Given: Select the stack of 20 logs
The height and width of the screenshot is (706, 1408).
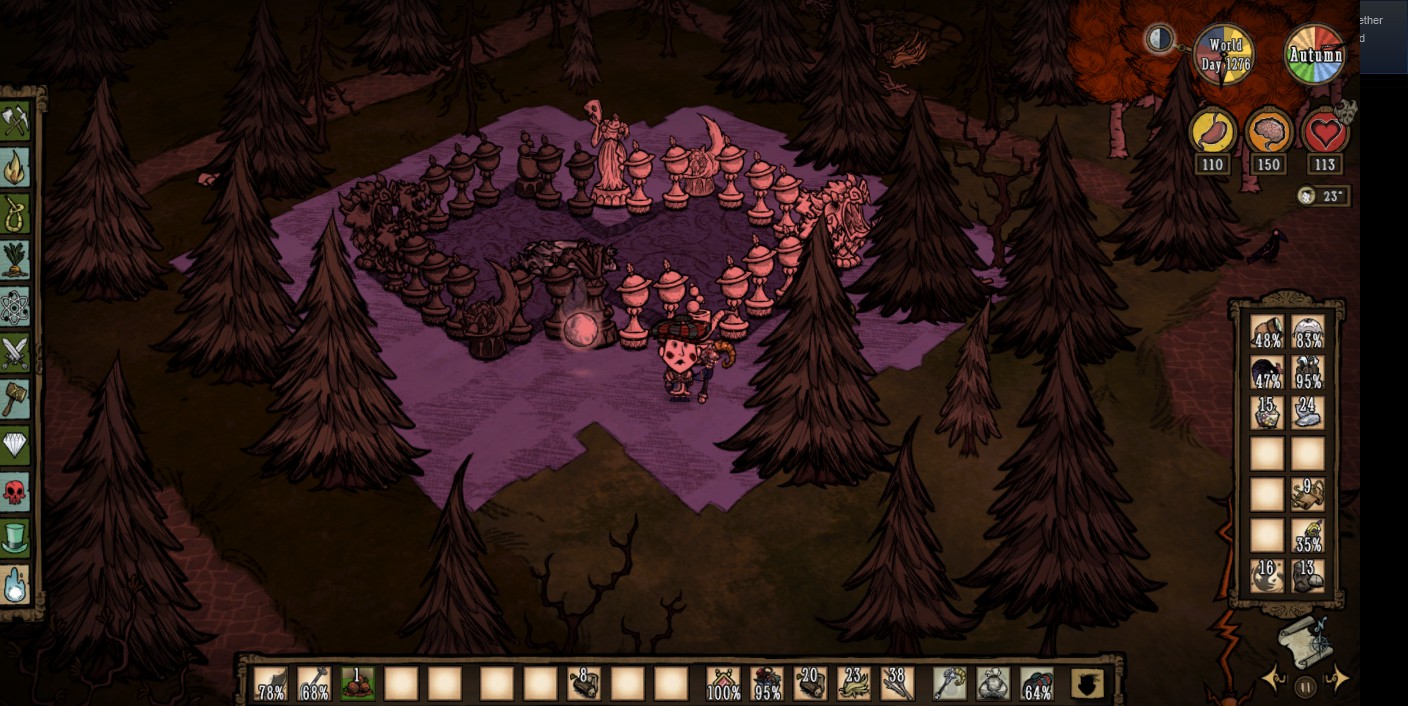Looking at the screenshot, I should [810, 684].
